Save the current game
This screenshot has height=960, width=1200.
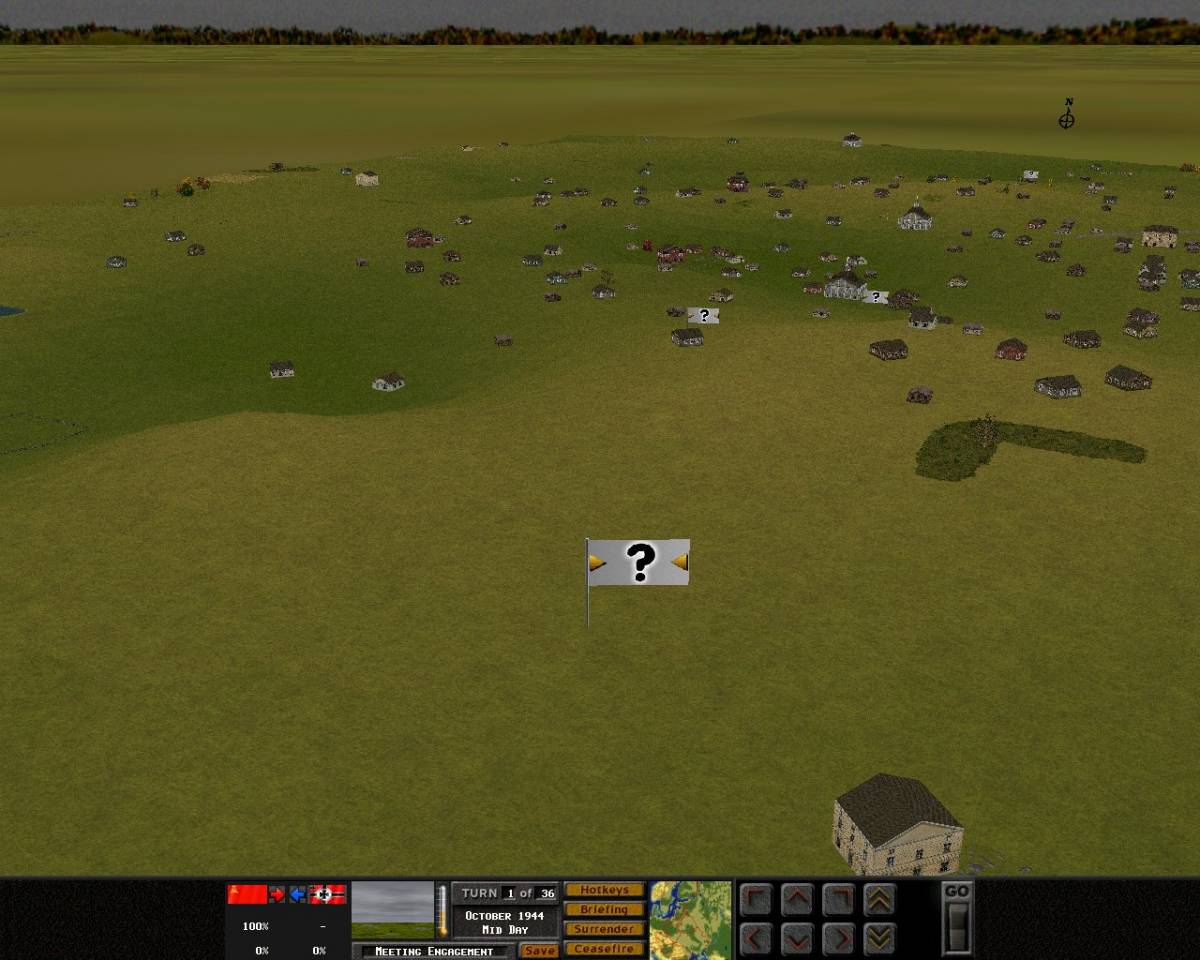[x=539, y=950]
